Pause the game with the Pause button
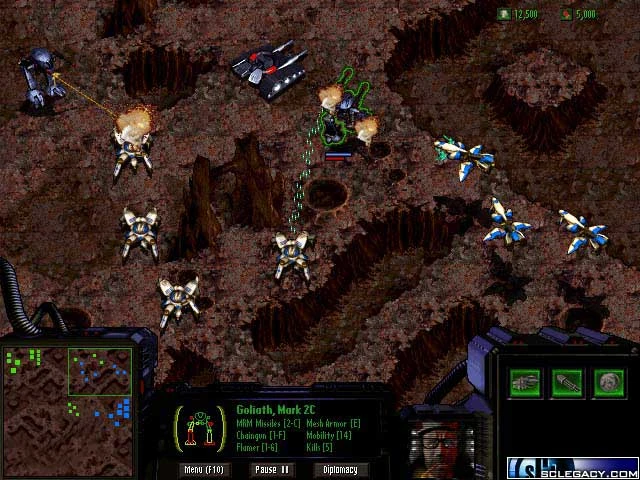Screen dimensions: 640x480 (x=271, y=469)
